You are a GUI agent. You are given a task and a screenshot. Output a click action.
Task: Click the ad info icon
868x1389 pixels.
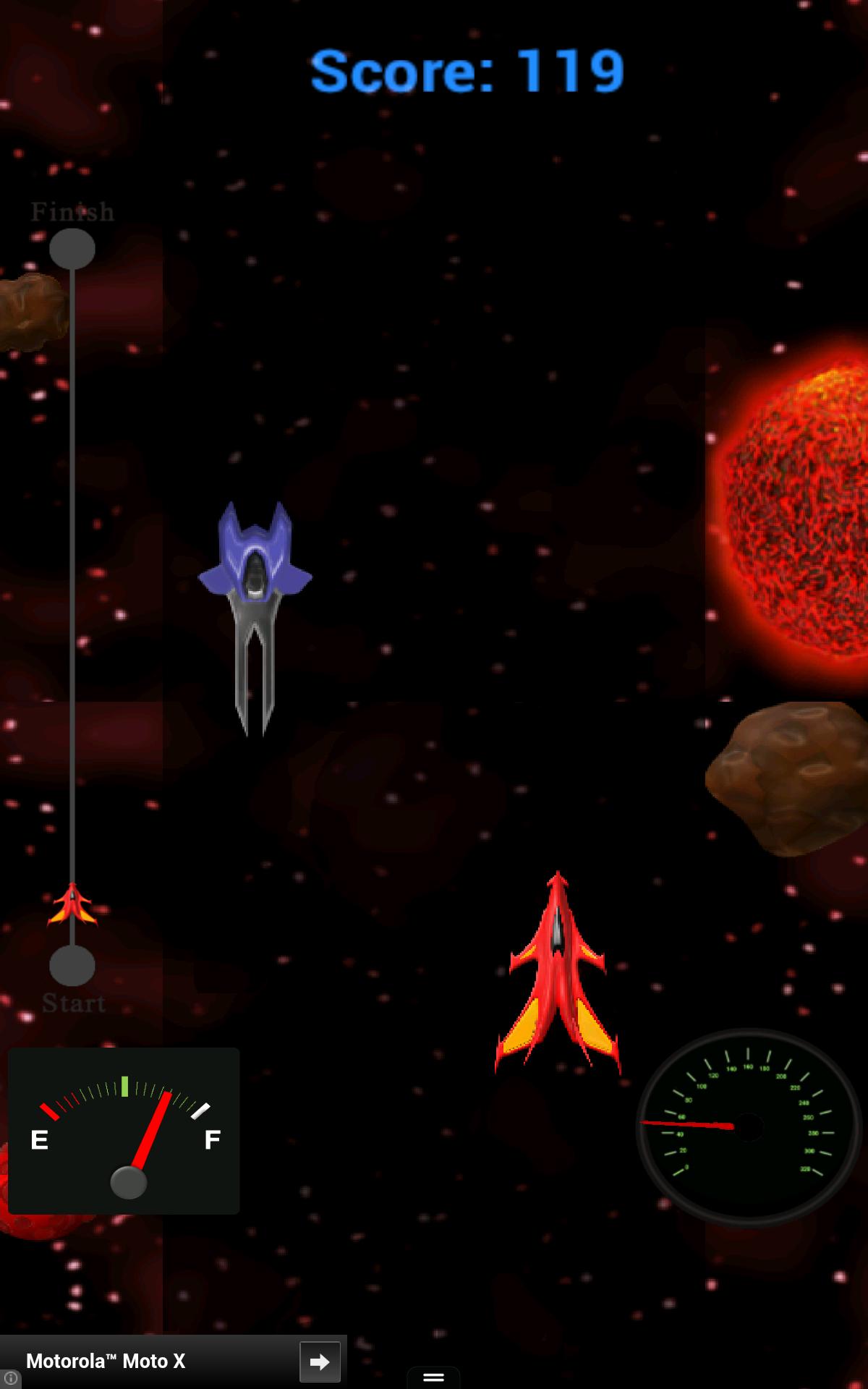[10, 1379]
